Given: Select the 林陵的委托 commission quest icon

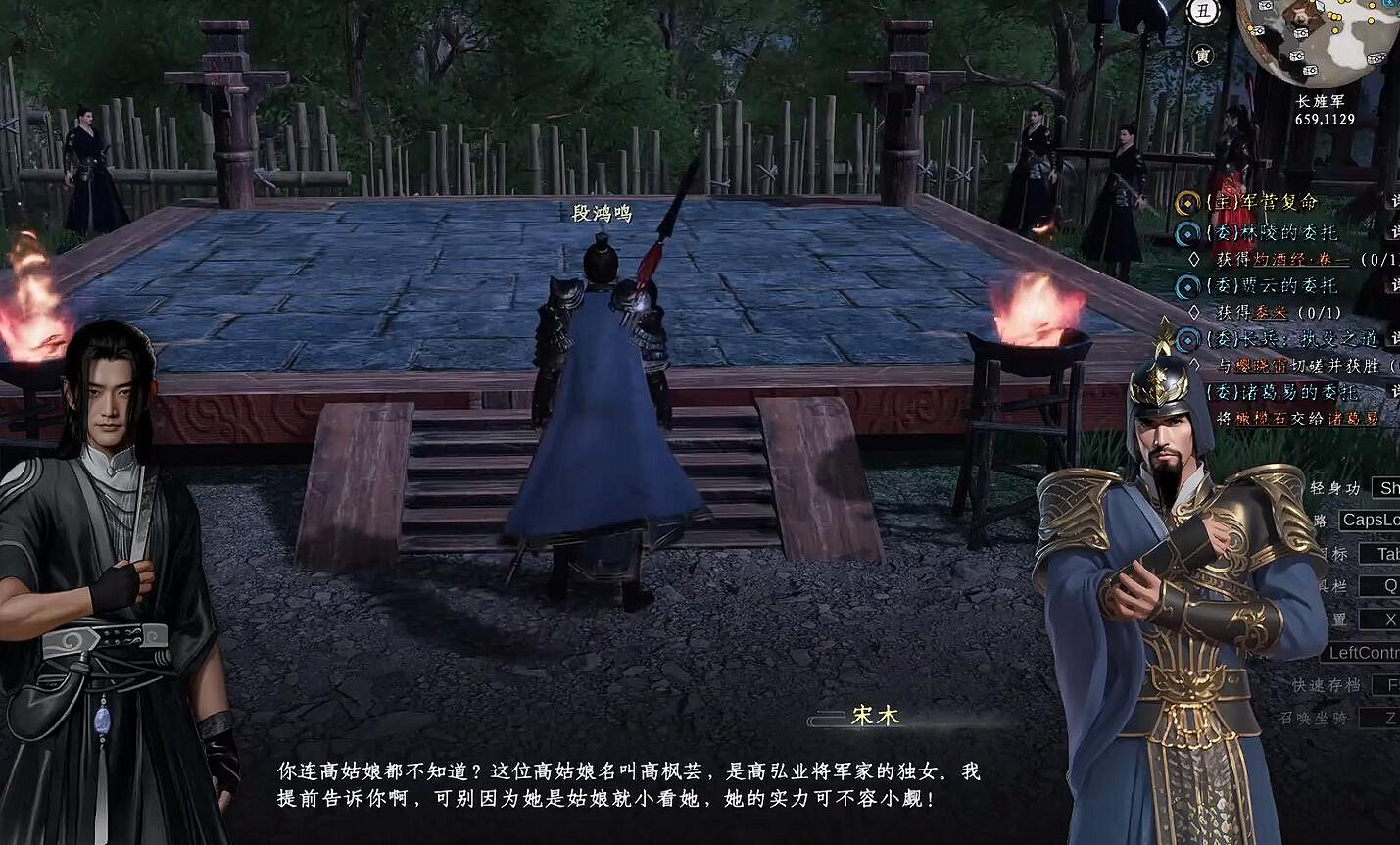Looking at the screenshot, I should (x=1187, y=231).
